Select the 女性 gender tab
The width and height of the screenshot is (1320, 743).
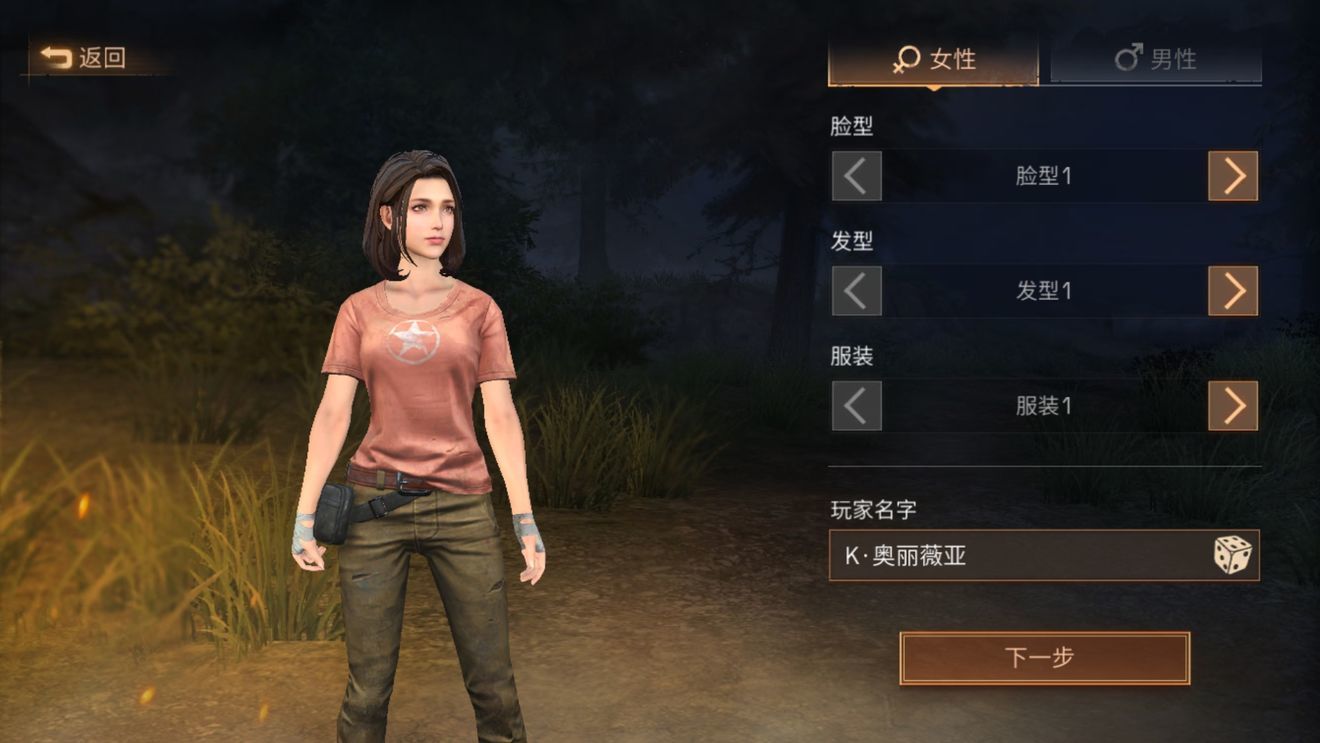(x=933, y=60)
